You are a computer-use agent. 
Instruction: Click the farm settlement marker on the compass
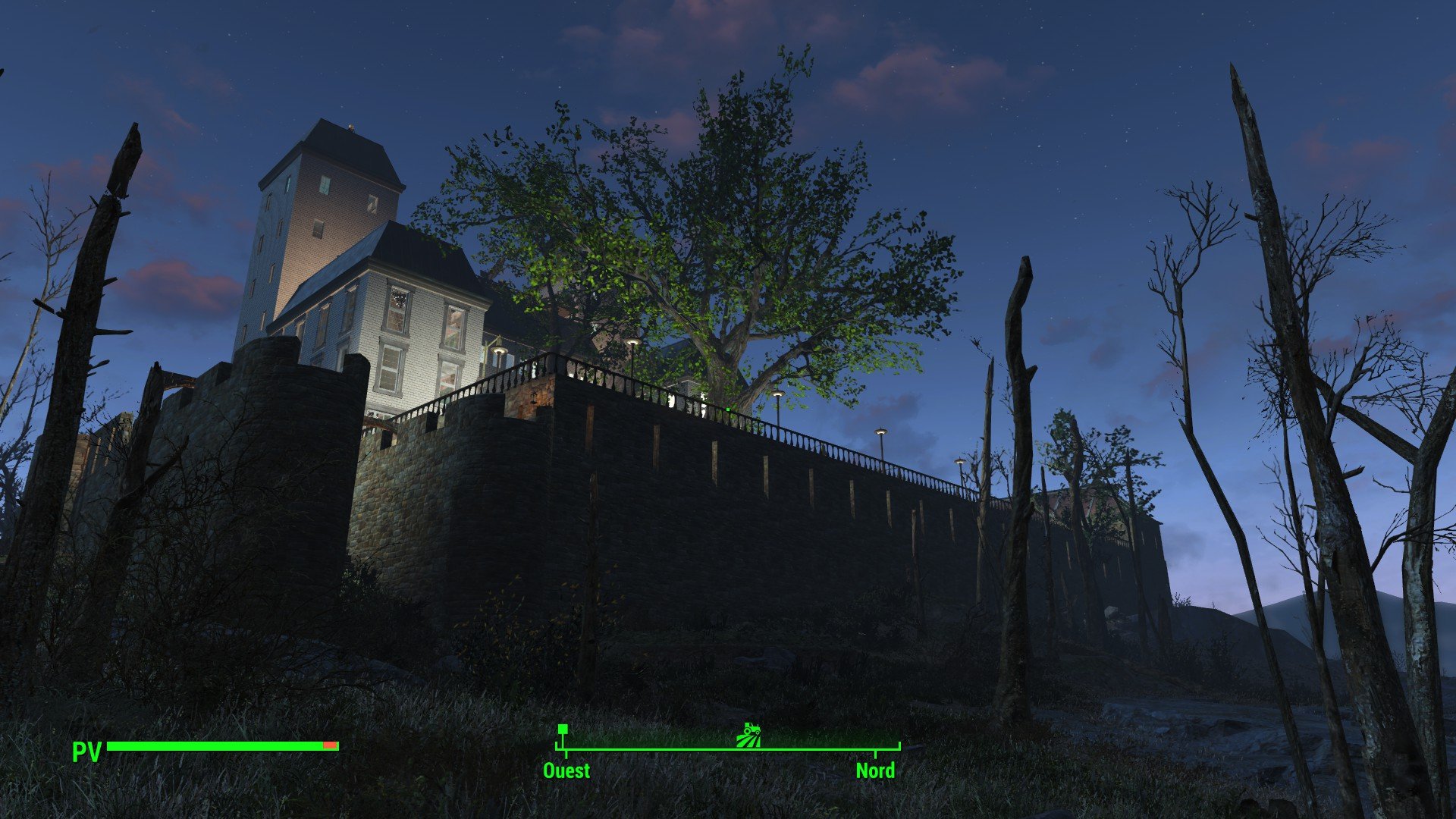coord(748,734)
